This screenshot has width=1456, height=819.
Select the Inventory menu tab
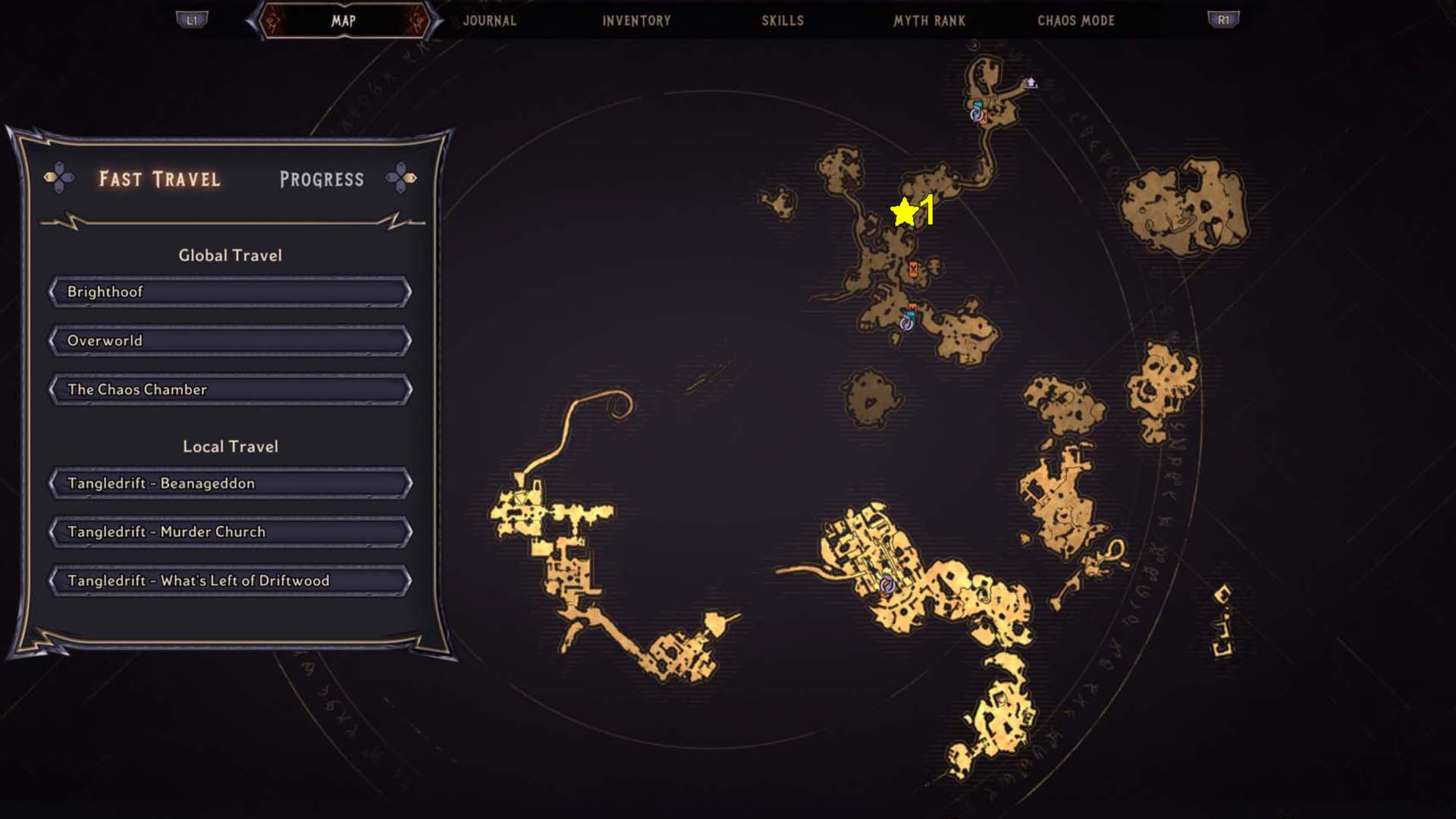(x=635, y=20)
